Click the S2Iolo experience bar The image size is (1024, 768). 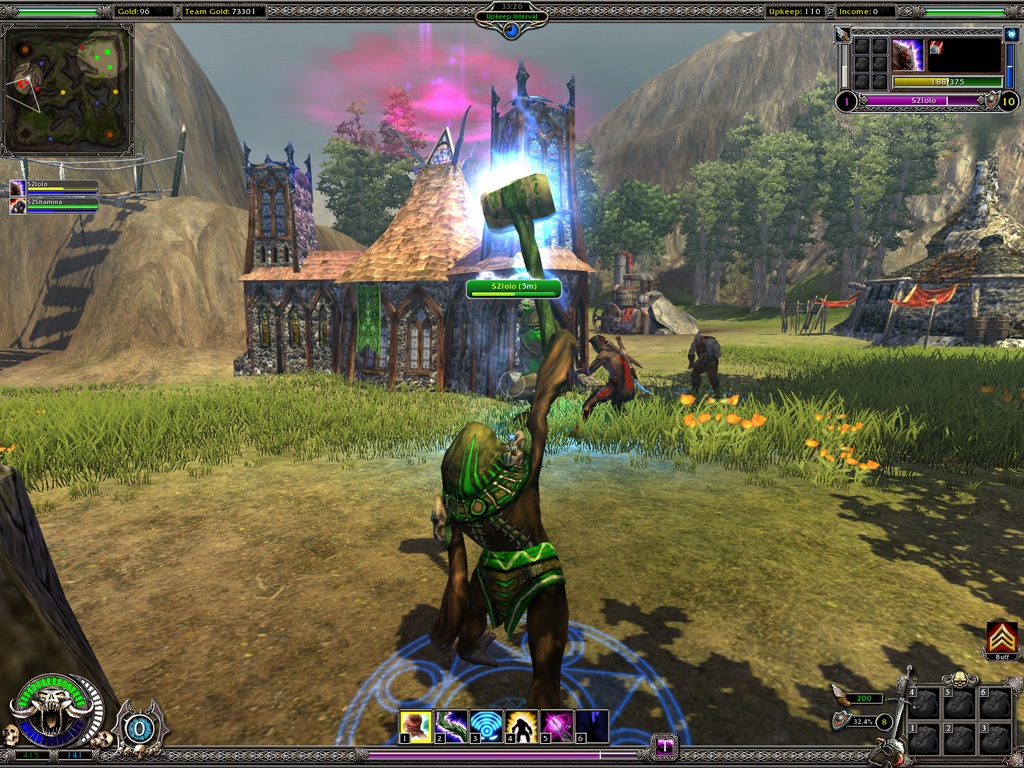coord(922,101)
